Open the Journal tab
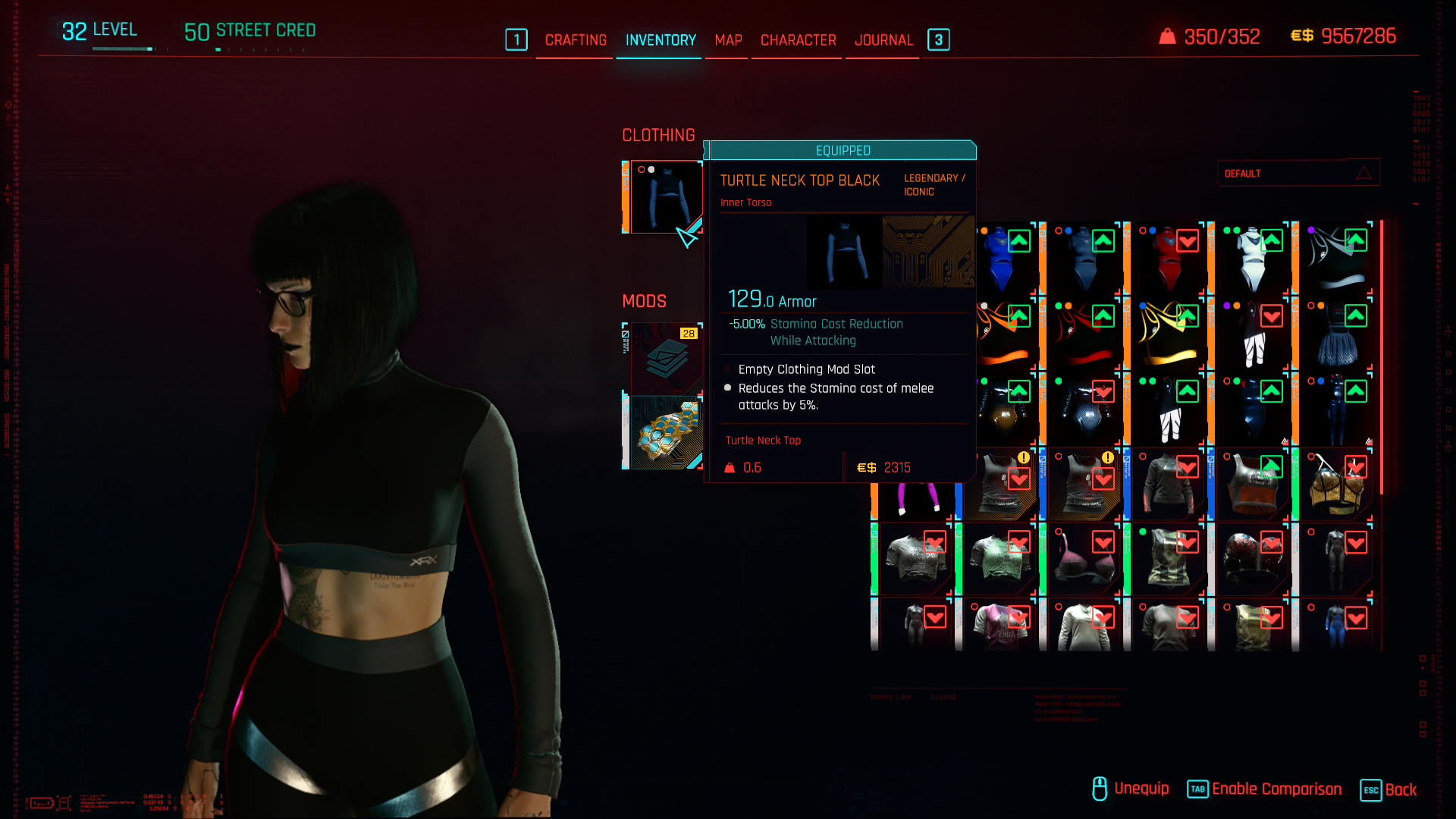 tap(883, 40)
